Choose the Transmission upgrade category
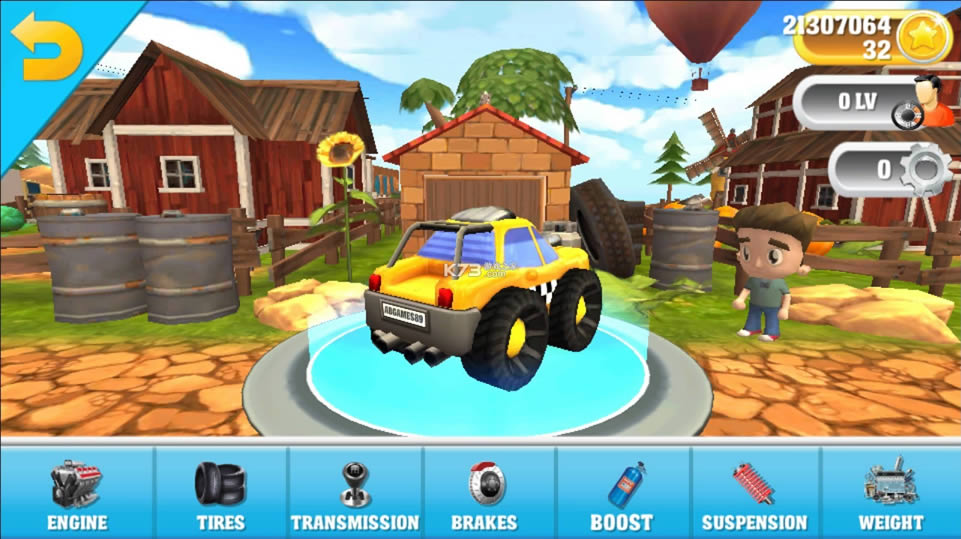The width and height of the screenshot is (961, 539). pyautogui.click(x=355, y=494)
